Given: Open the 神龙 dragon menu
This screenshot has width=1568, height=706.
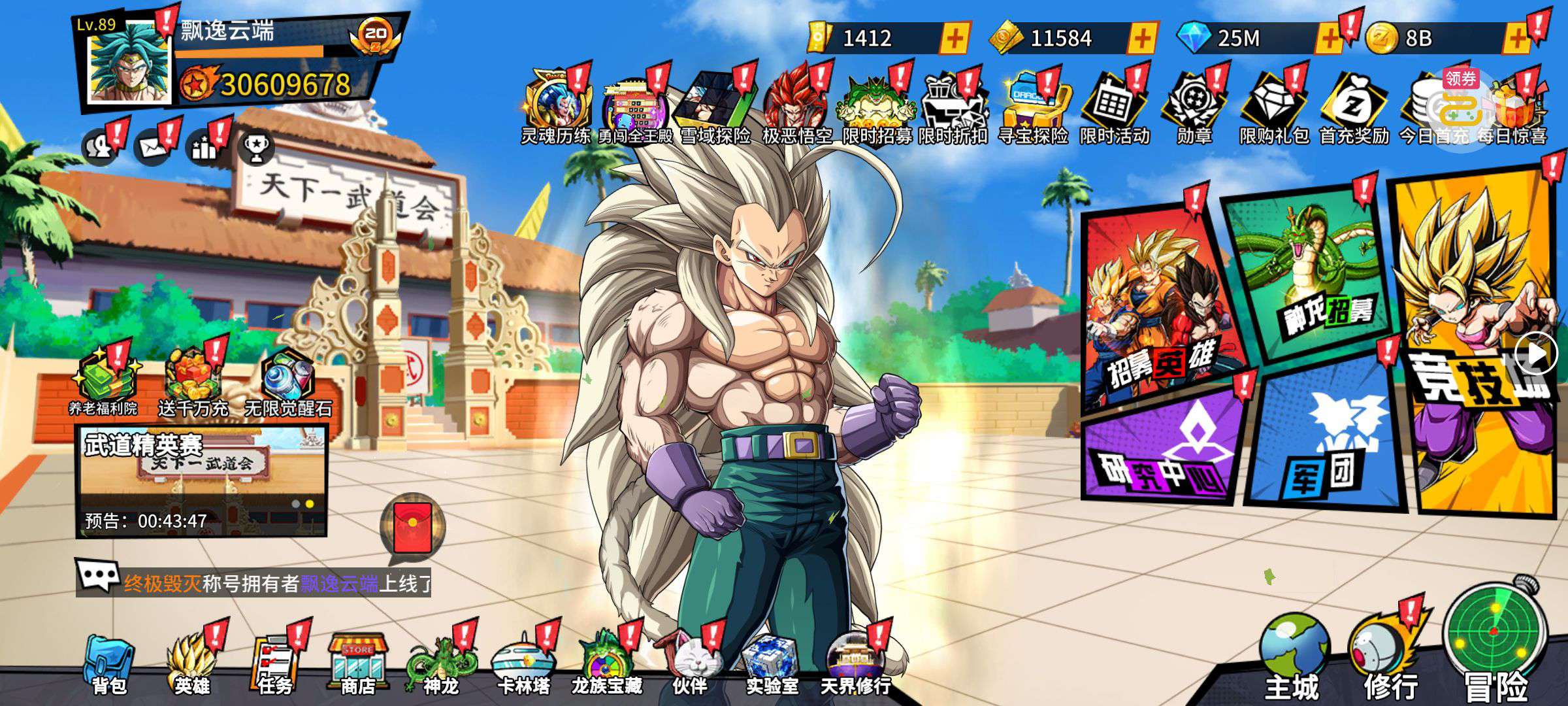Looking at the screenshot, I should point(441,664).
